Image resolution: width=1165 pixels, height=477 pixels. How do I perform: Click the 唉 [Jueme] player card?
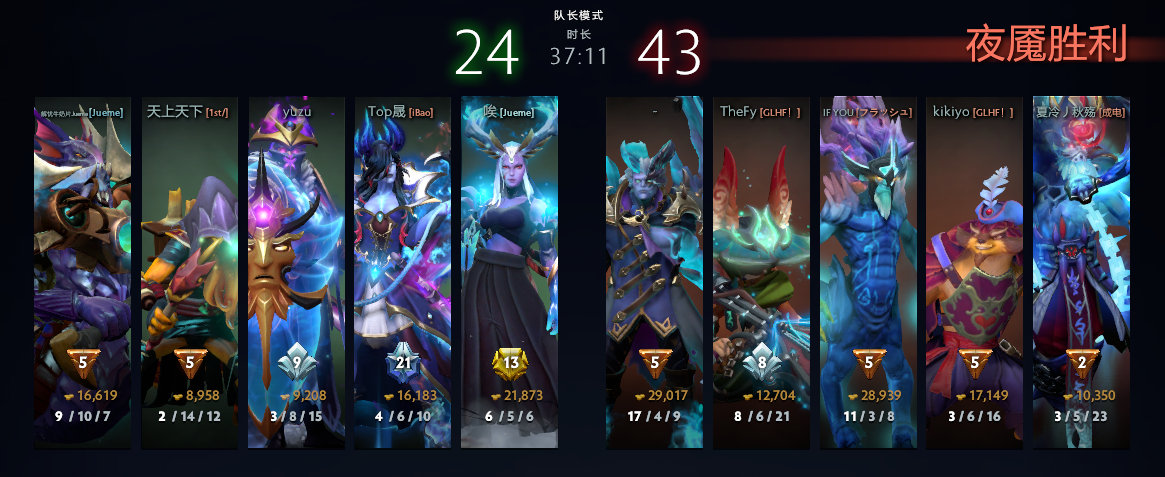pos(509,270)
